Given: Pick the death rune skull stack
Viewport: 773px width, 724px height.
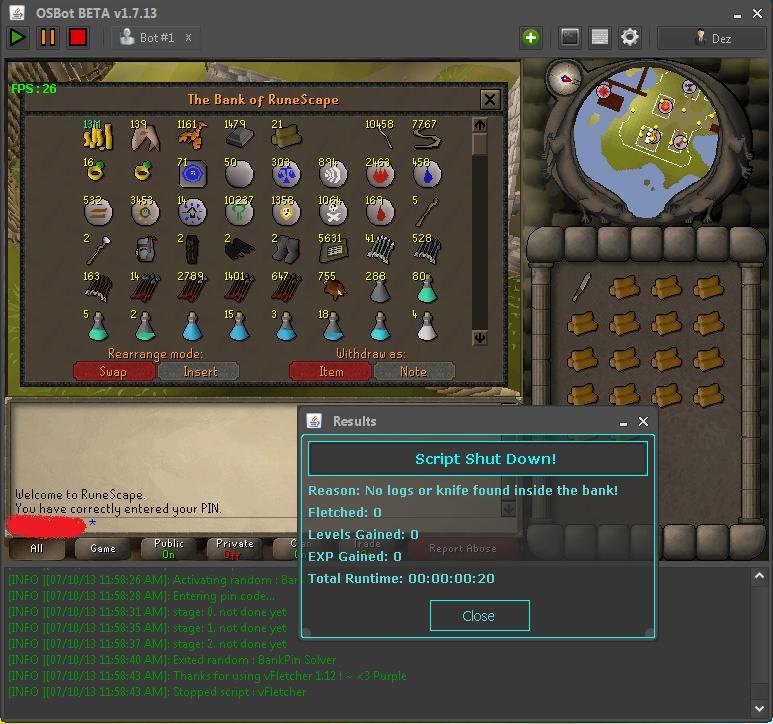Looking at the screenshot, I should (331, 215).
